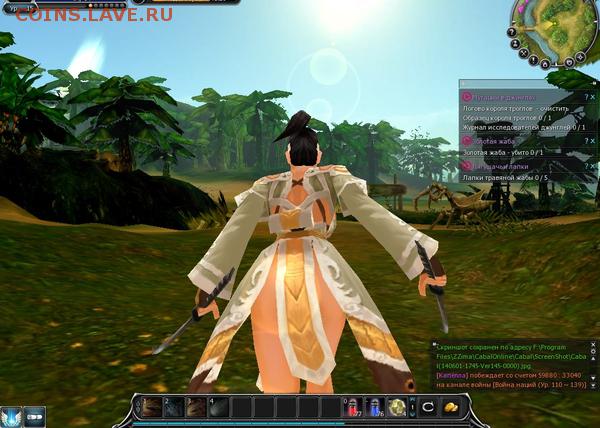Click the question mark button beside minimap
Viewport: 600px width, 428px height.
click(x=511, y=31)
